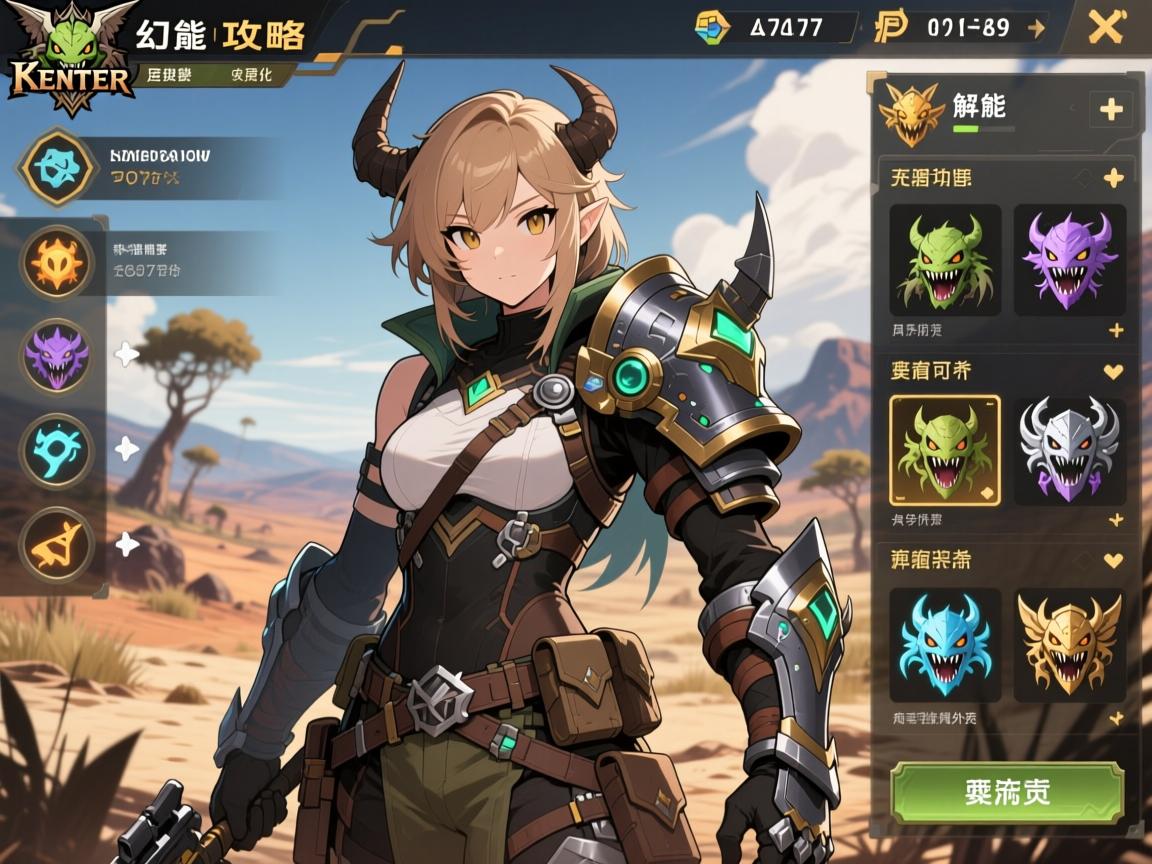Switch to the first green subtab under title
This screenshot has width=1152, height=864.
(x=170, y=74)
